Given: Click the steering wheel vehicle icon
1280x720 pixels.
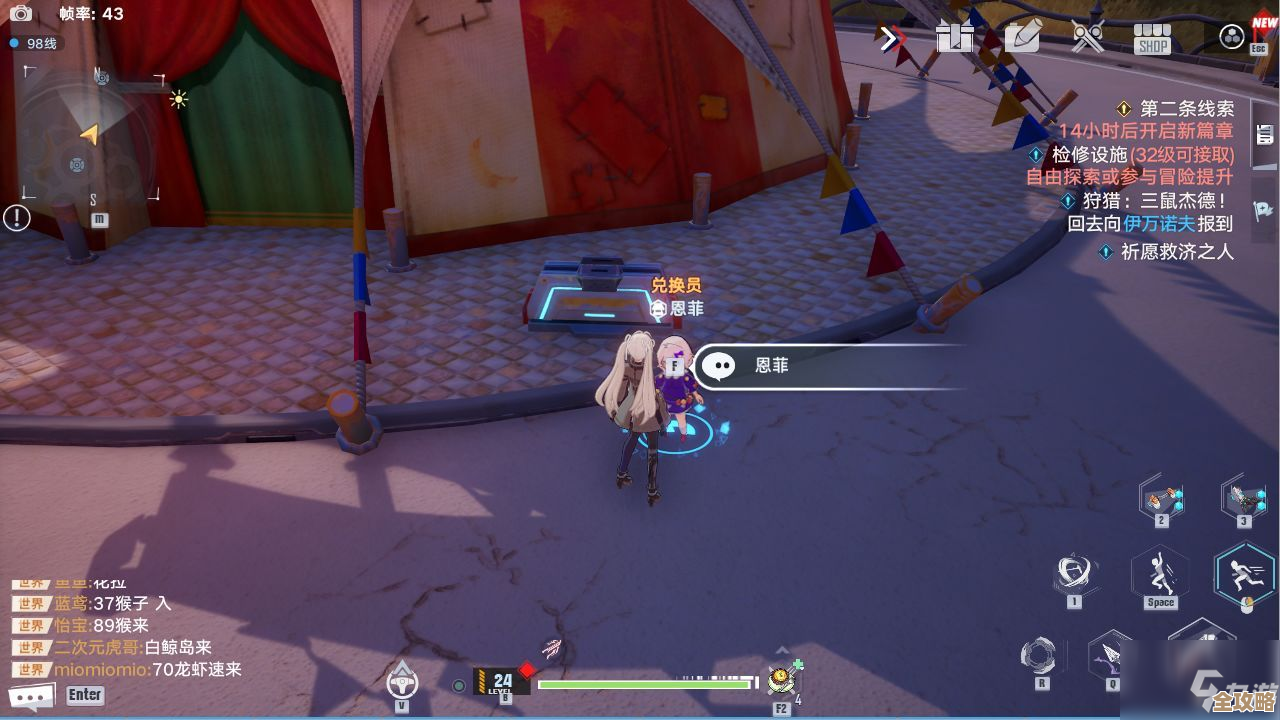Looking at the screenshot, I should pos(402,680).
